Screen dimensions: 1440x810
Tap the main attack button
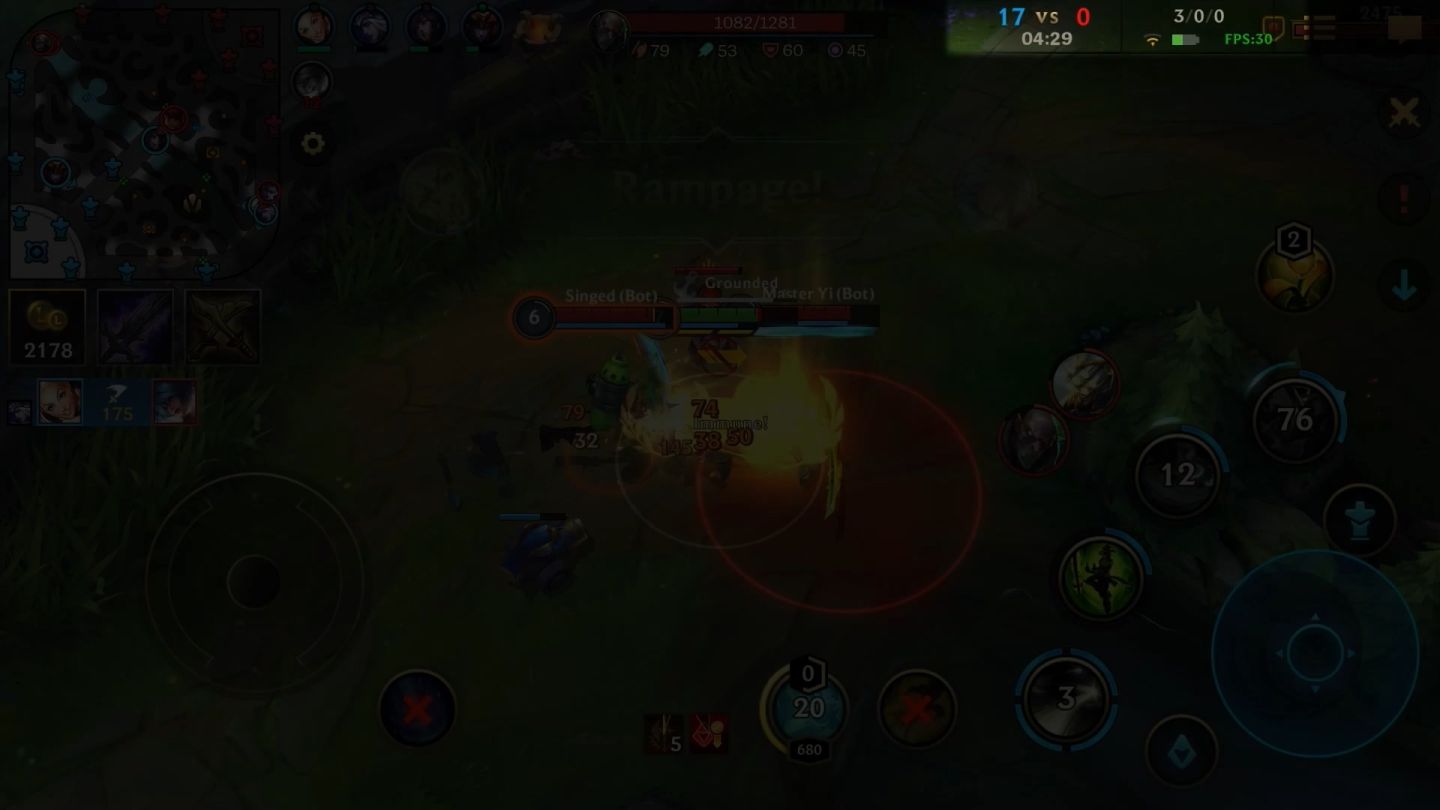click(x=1314, y=652)
